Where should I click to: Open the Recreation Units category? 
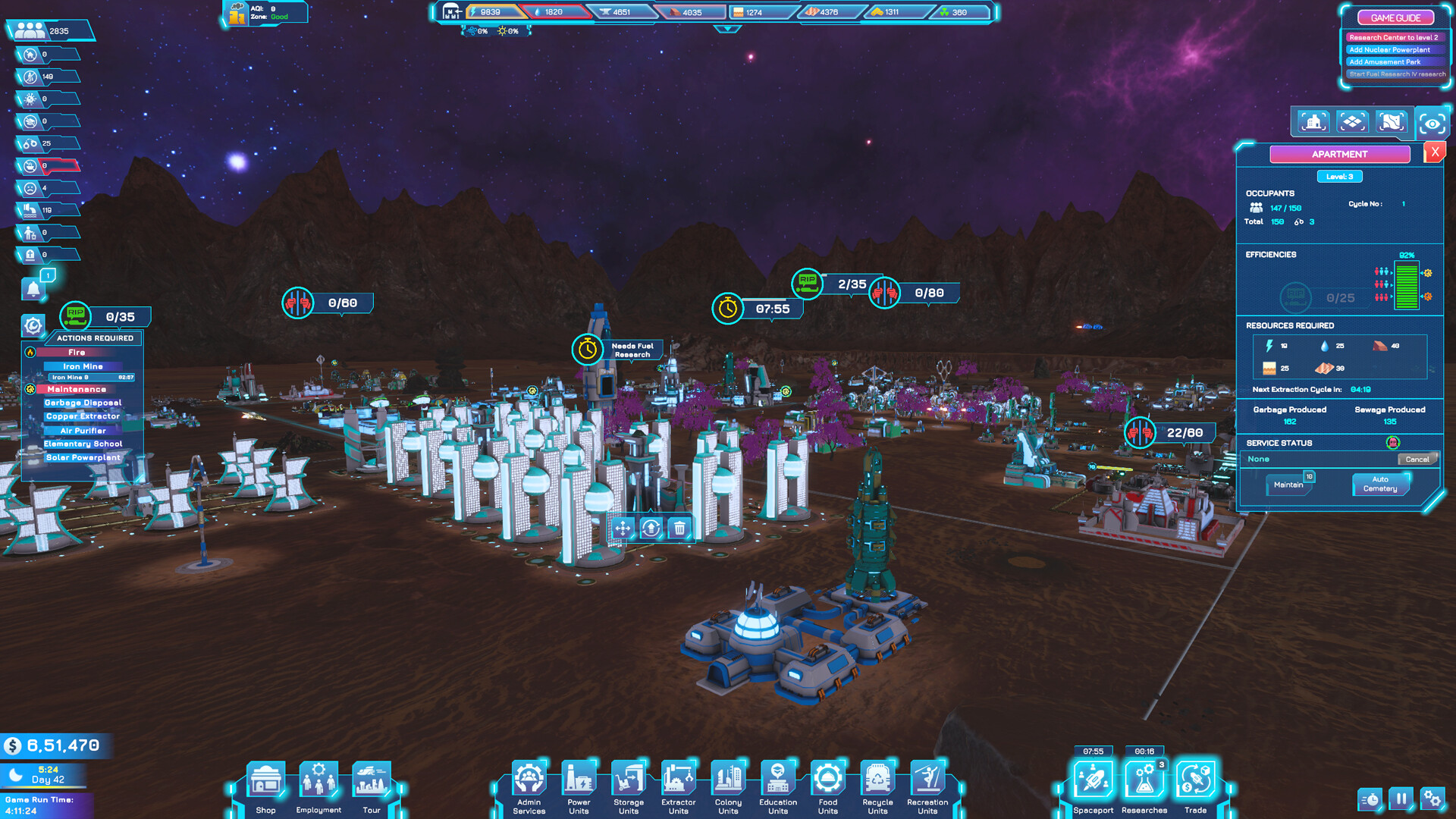(x=927, y=781)
